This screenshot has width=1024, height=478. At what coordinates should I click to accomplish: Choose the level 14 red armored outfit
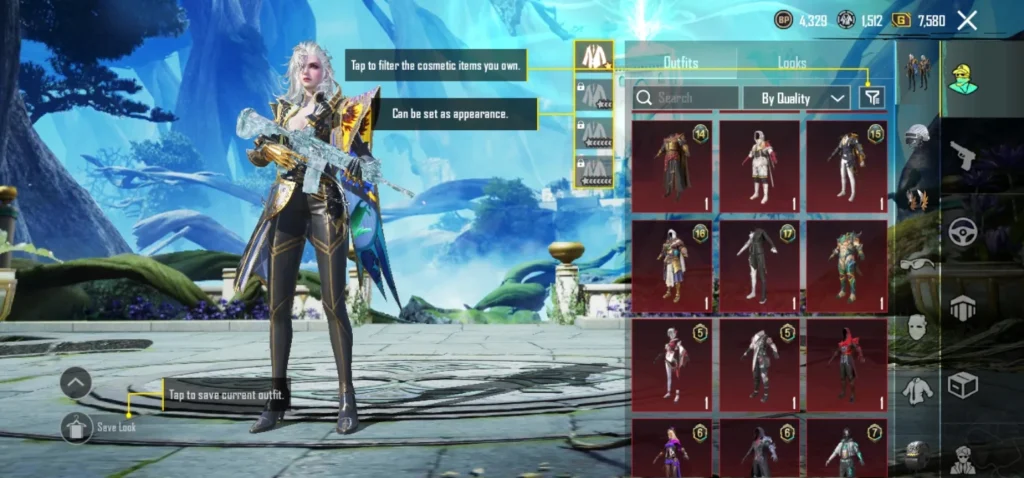tap(673, 166)
